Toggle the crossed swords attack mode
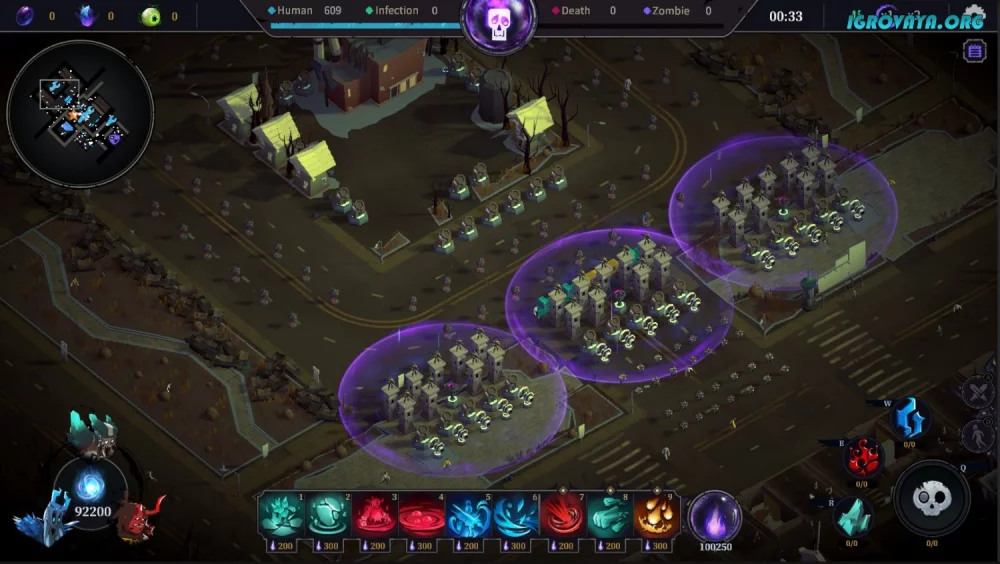This screenshot has width=1000, height=564. tap(977, 390)
